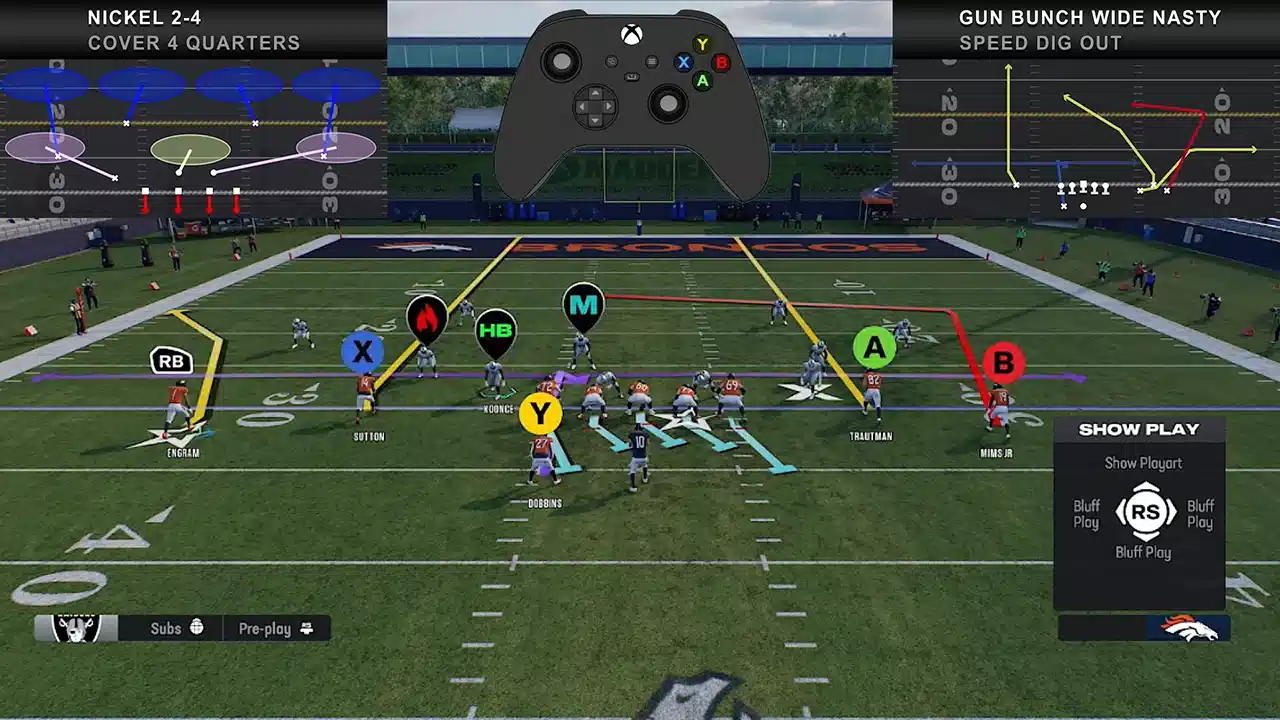Viewport: 1280px width, 720px height.
Task: Click the SPEED DIG OUT play name
Action: pos(1037,43)
